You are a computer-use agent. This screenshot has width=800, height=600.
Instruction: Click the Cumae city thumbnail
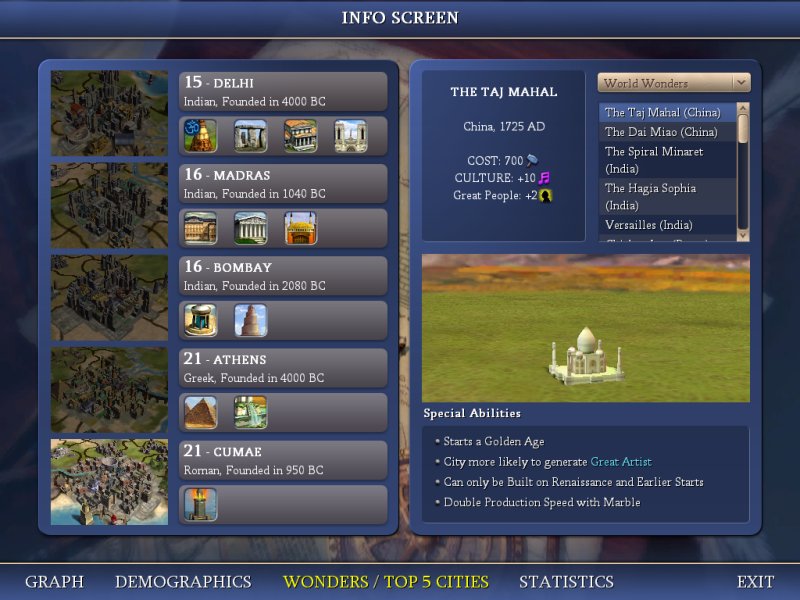click(x=109, y=481)
